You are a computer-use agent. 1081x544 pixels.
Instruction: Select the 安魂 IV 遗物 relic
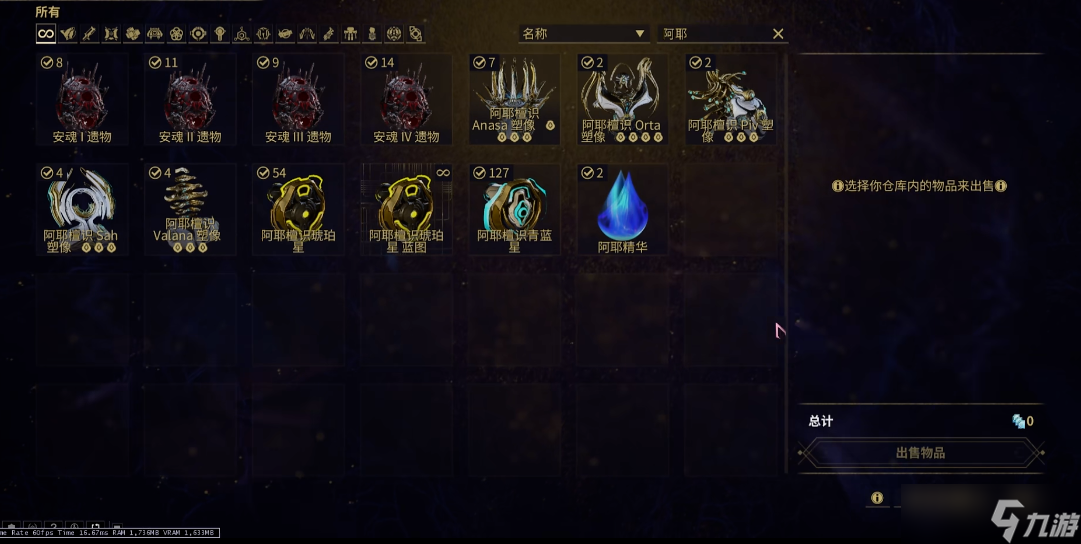point(406,100)
